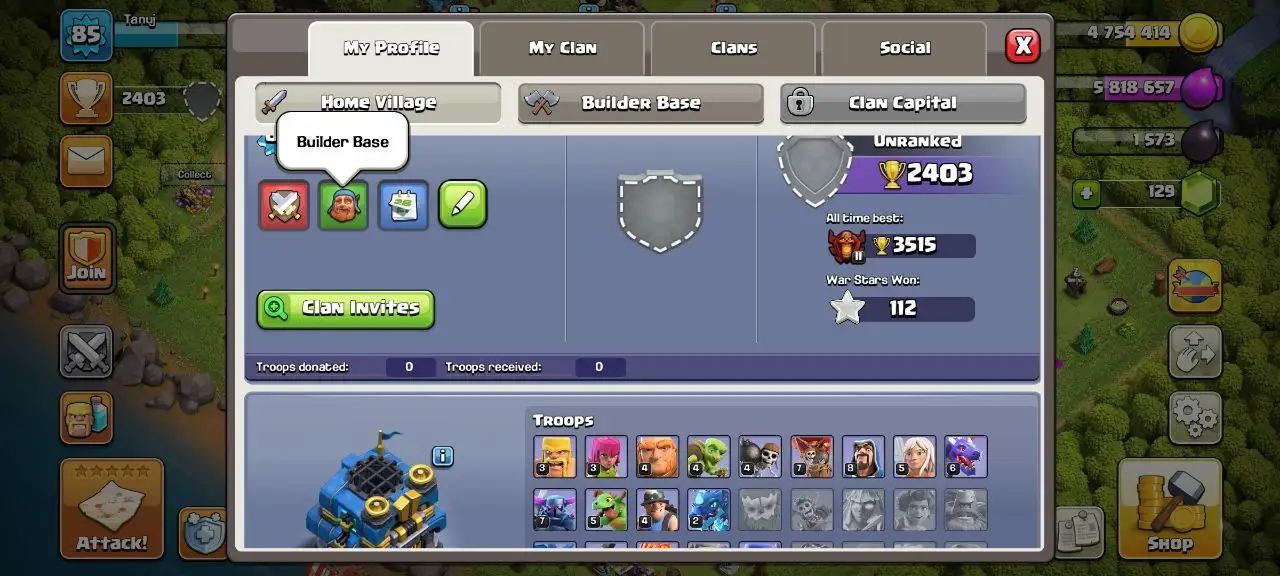Switch to the Social tab
Viewport: 1280px width, 576px height.
tap(904, 48)
